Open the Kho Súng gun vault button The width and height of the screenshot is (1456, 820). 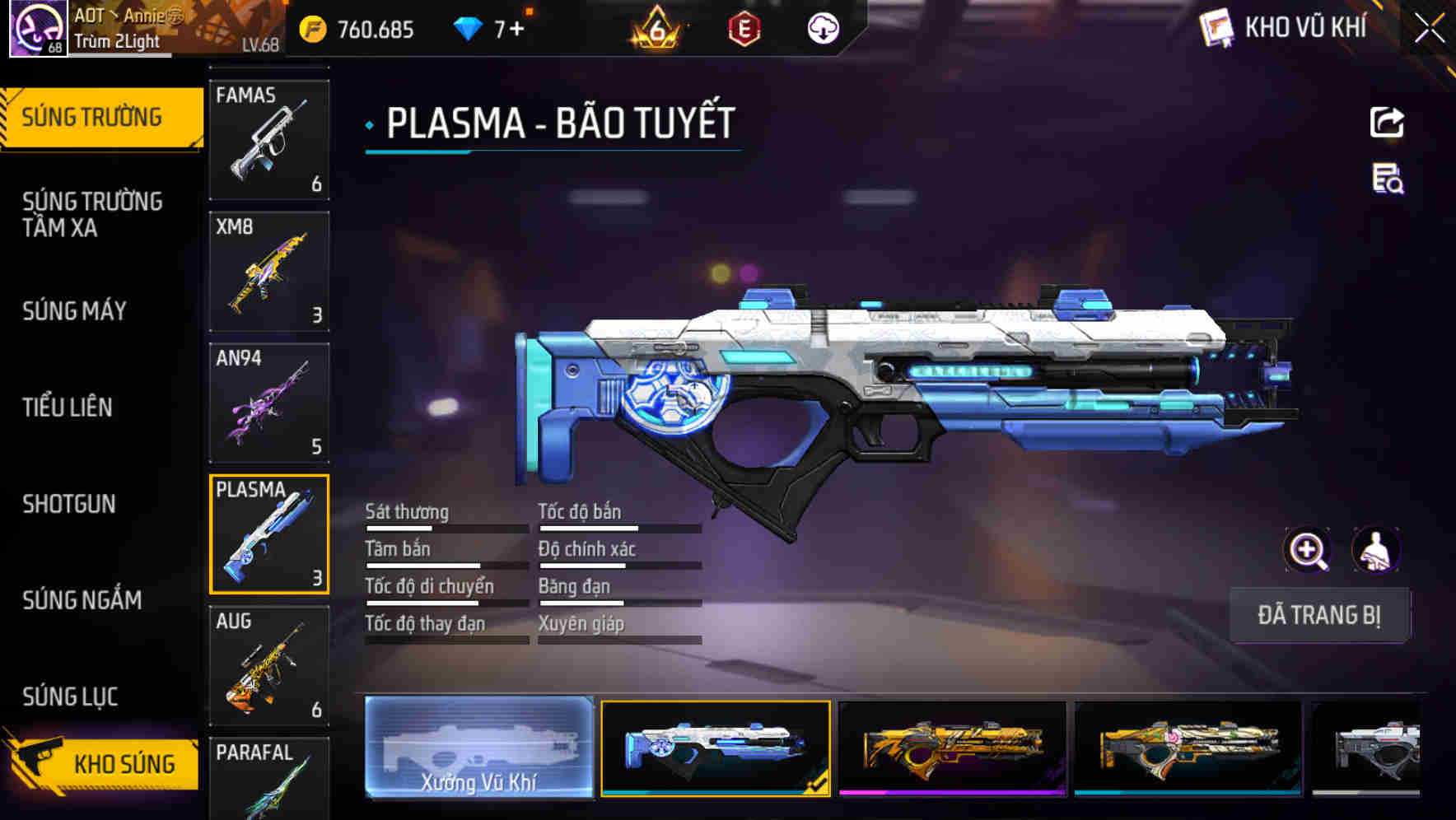103,763
